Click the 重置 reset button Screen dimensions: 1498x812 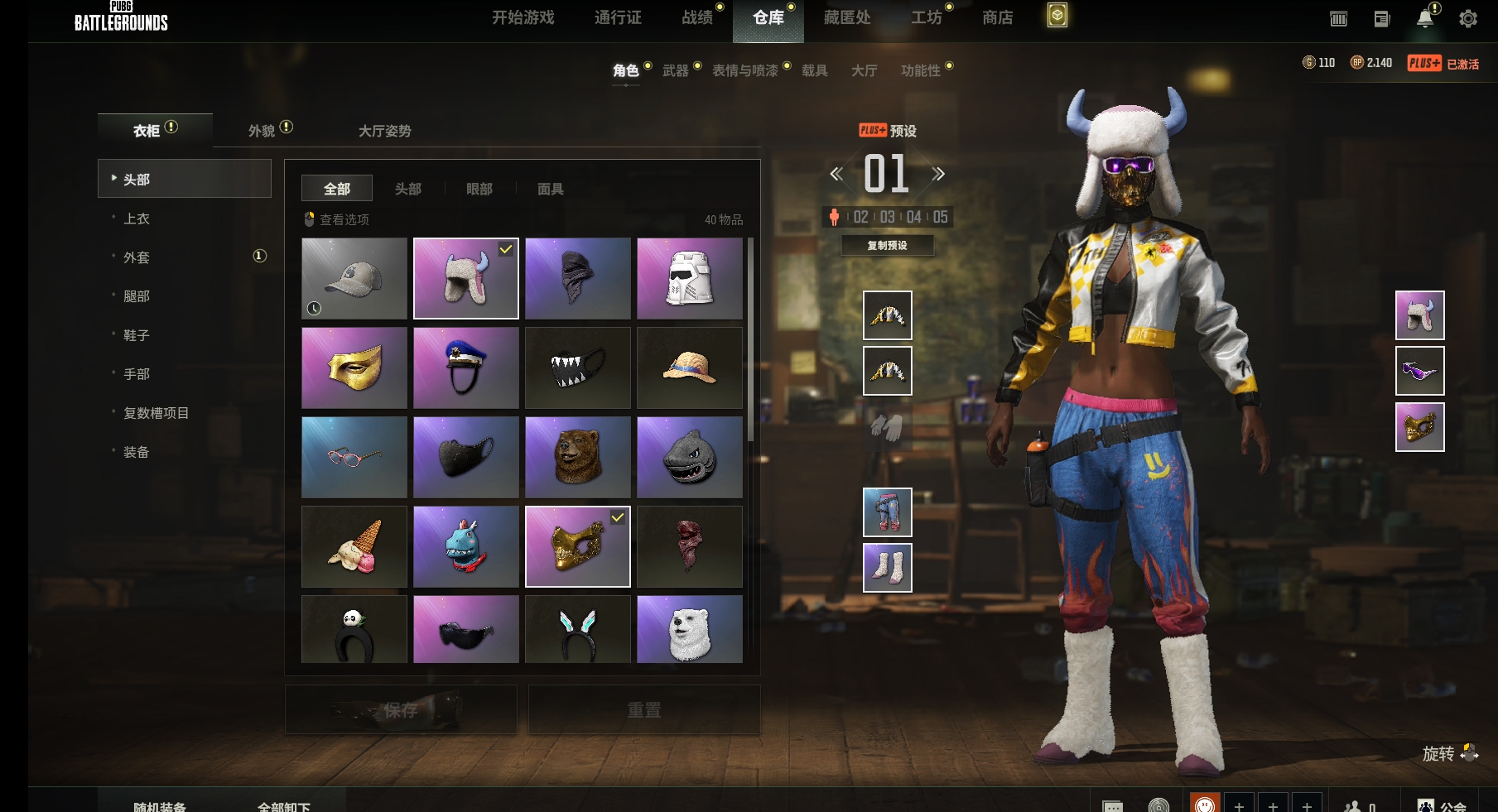643,710
